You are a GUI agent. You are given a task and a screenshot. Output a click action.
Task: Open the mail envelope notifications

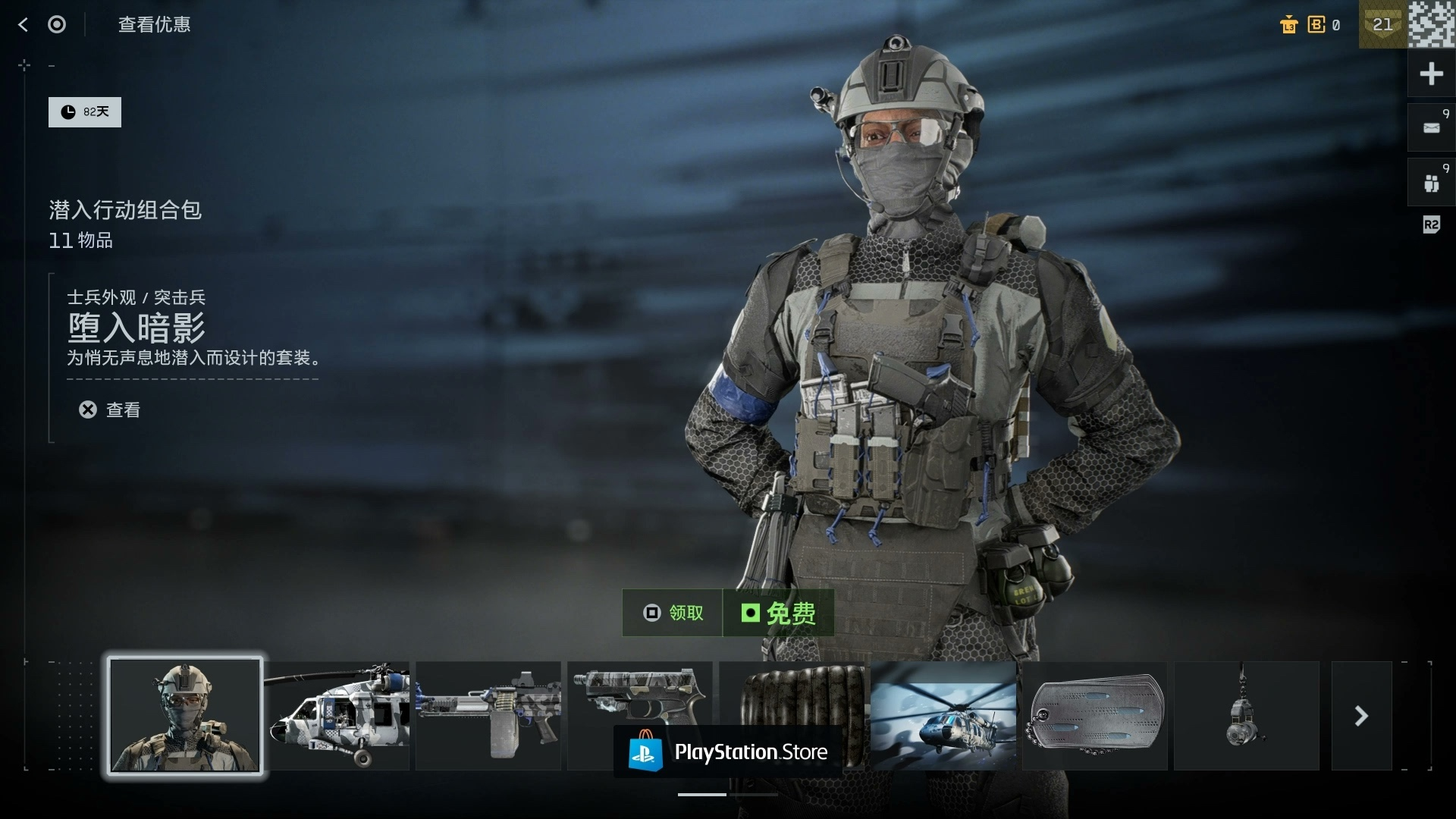(1431, 127)
